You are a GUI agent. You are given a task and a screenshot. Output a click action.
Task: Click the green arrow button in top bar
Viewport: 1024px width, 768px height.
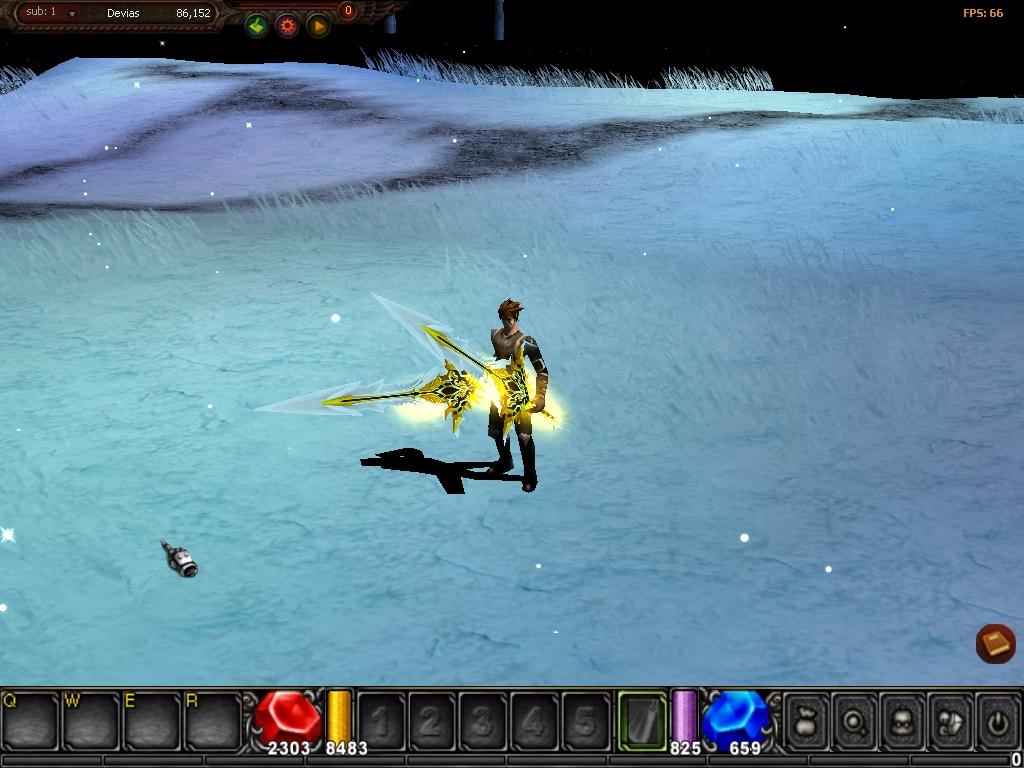coord(257,26)
